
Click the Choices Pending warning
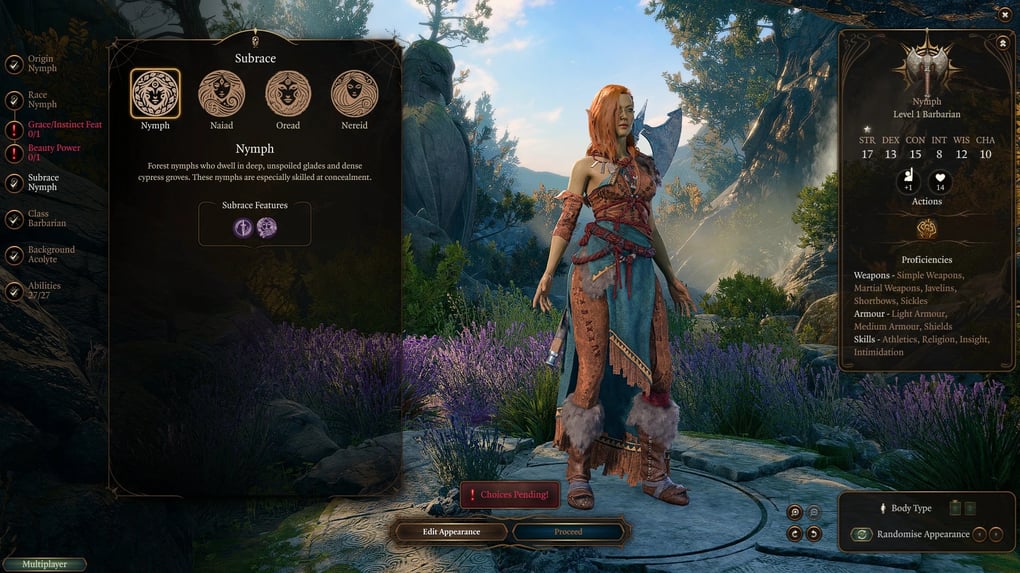(510, 494)
